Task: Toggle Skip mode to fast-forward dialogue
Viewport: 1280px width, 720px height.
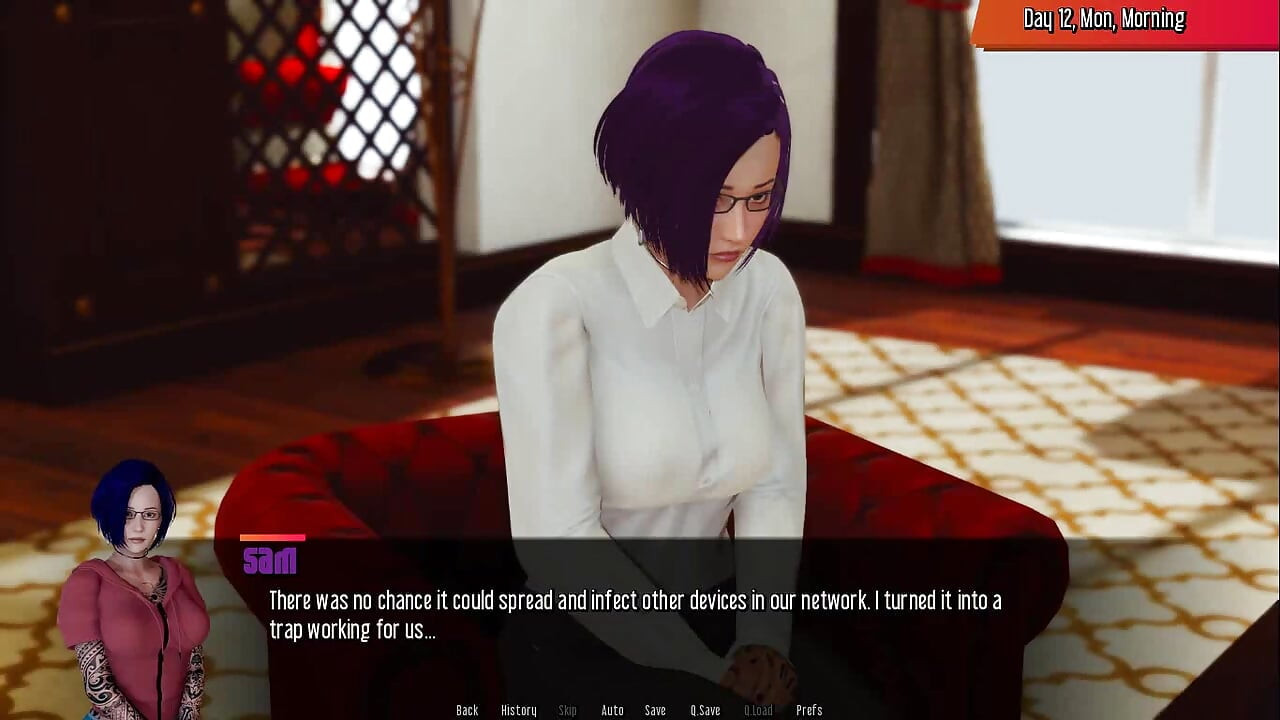Action: click(x=567, y=709)
